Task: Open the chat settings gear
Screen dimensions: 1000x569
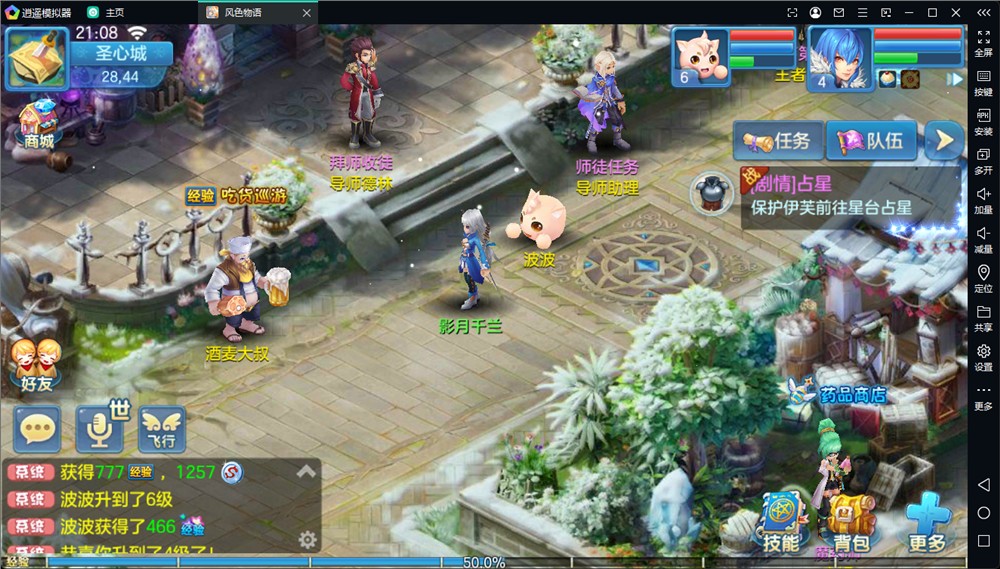Action: click(x=307, y=540)
